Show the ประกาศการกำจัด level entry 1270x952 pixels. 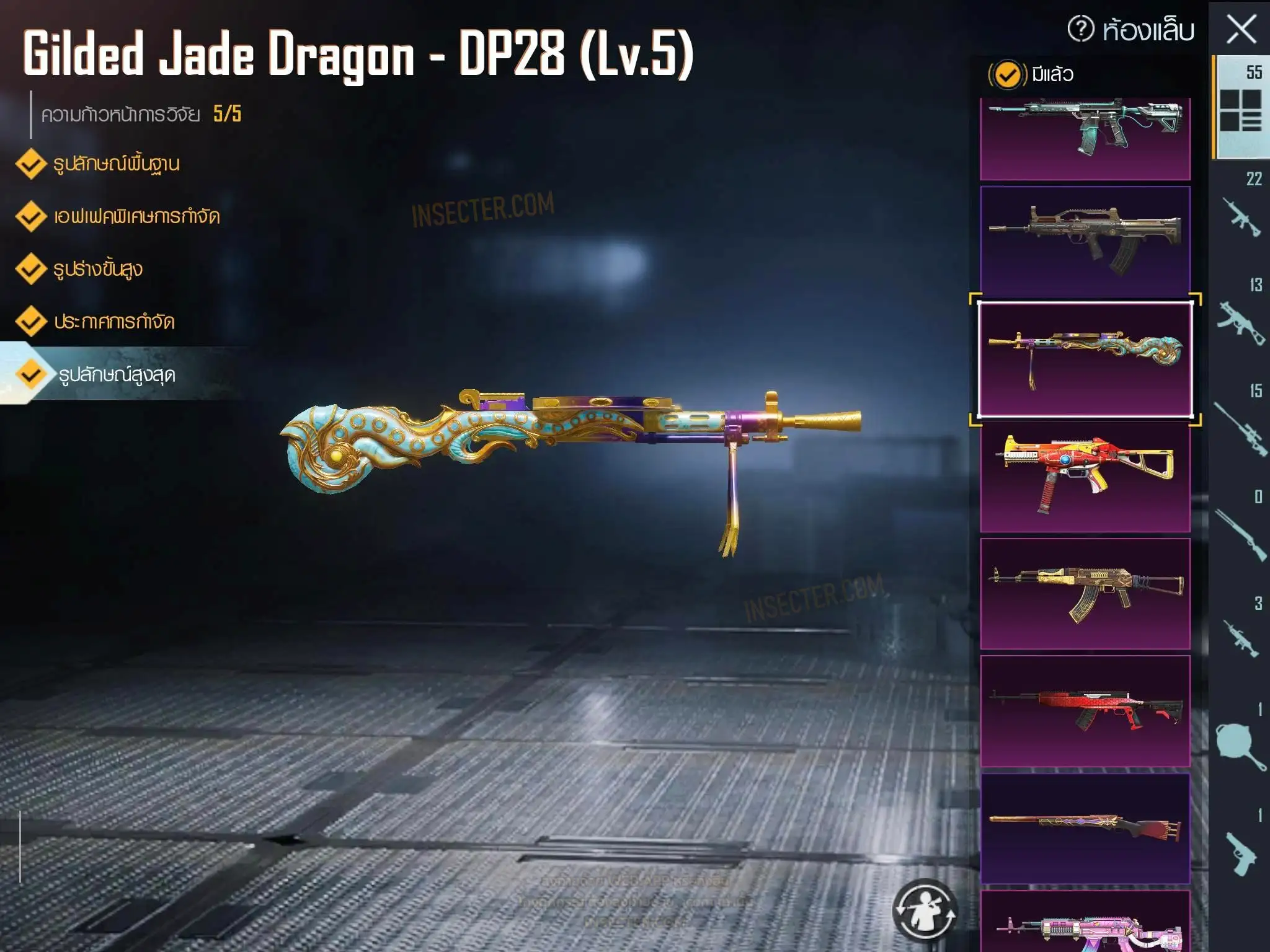[x=113, y=322]
